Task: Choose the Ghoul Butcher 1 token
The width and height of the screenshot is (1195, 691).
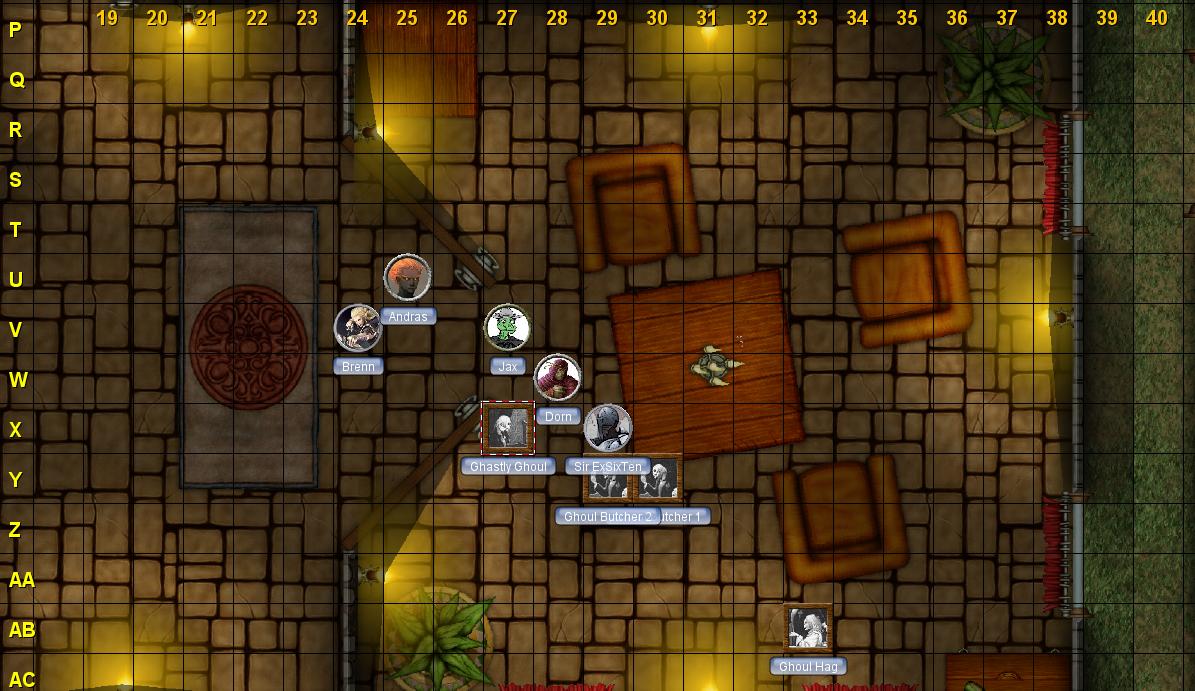Action: tap(660, 480)
